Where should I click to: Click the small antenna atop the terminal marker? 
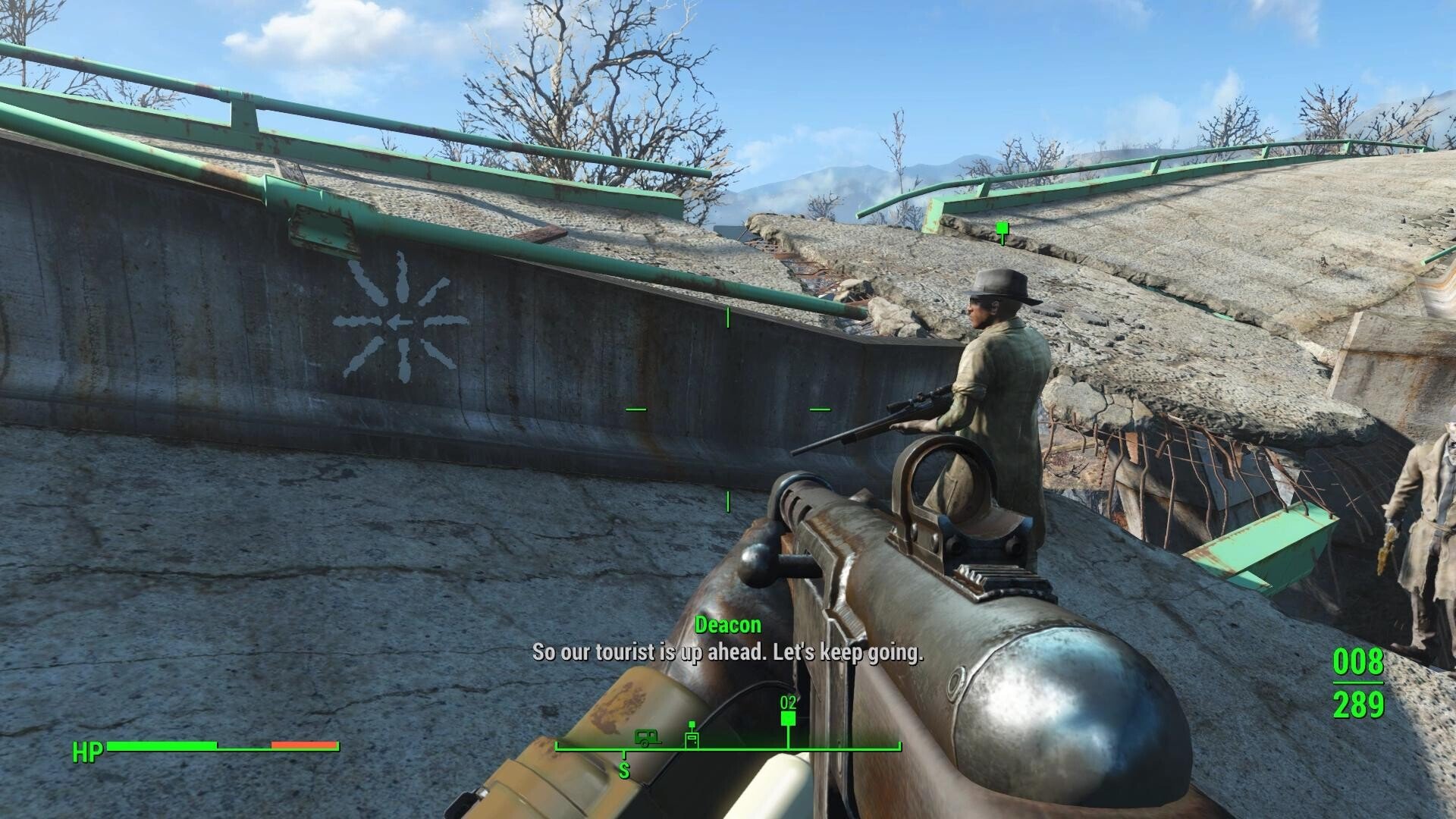(x=692, y=723)
